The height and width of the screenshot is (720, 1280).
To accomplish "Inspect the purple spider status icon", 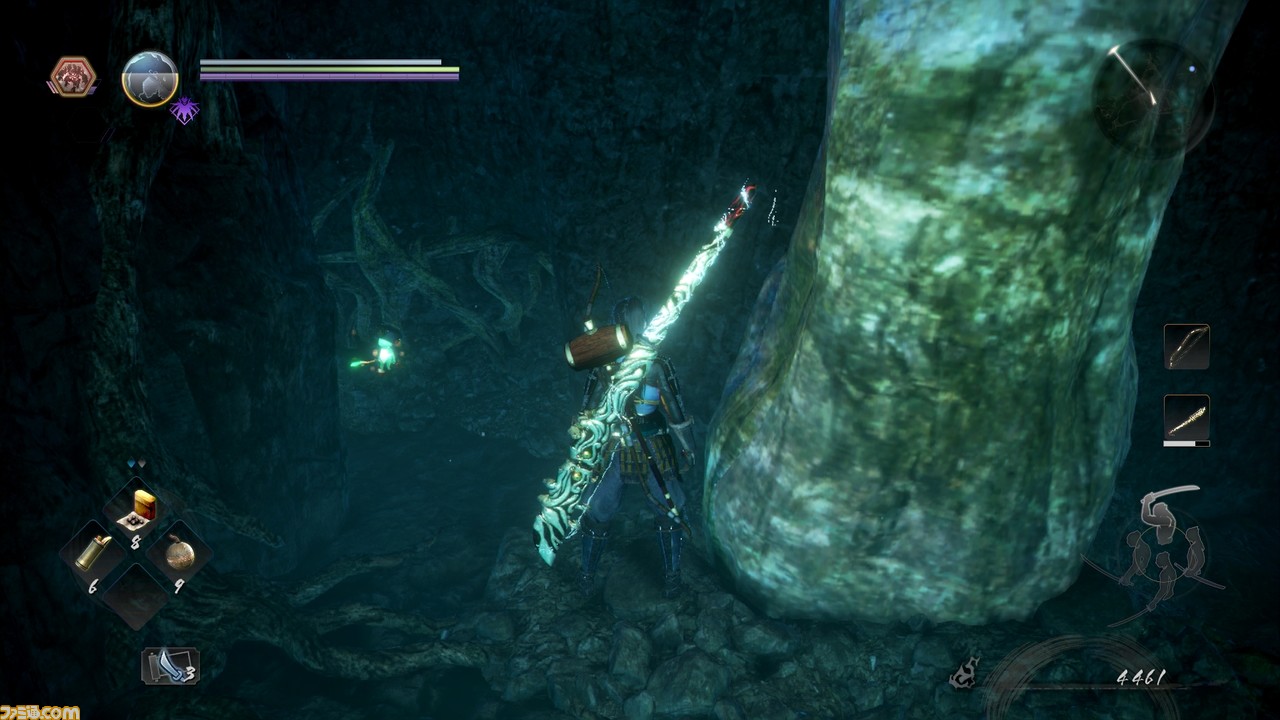I will 184,109.
